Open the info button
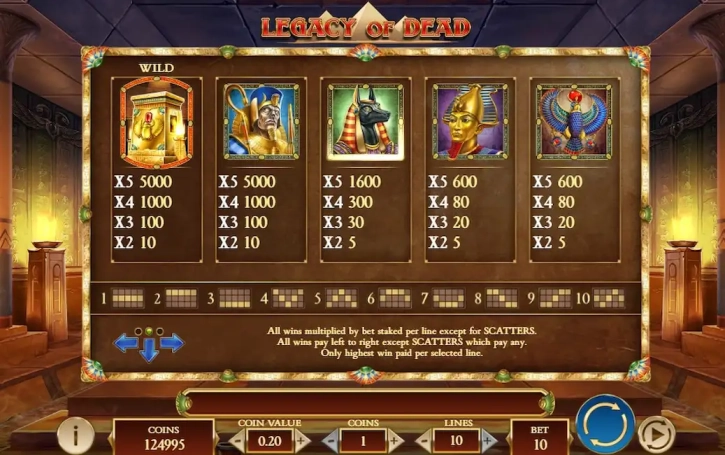The width and height of the screenshot is (725, 455). (76, 434)
